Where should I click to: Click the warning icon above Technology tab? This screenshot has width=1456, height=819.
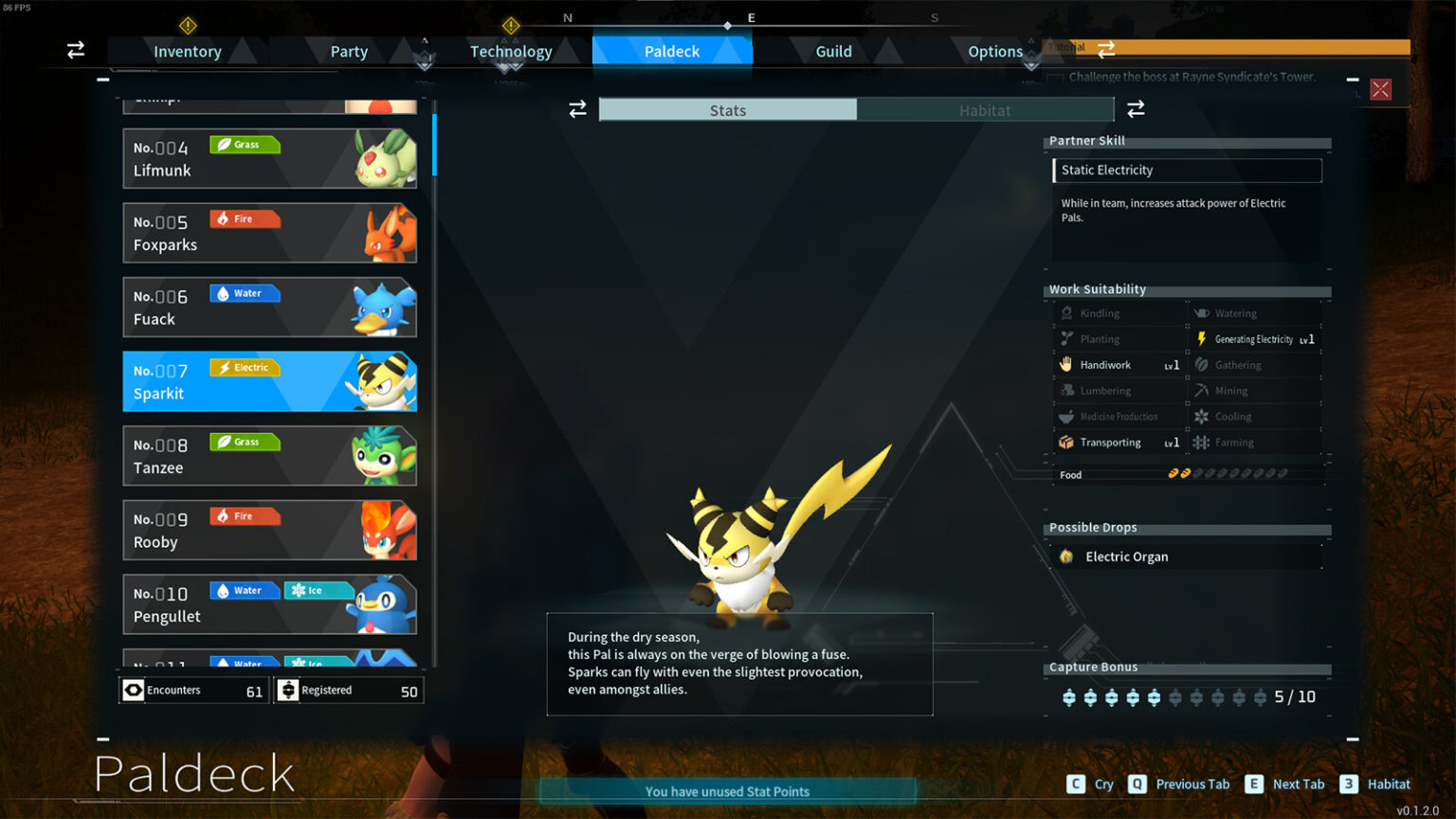click(x=511, y=26)
